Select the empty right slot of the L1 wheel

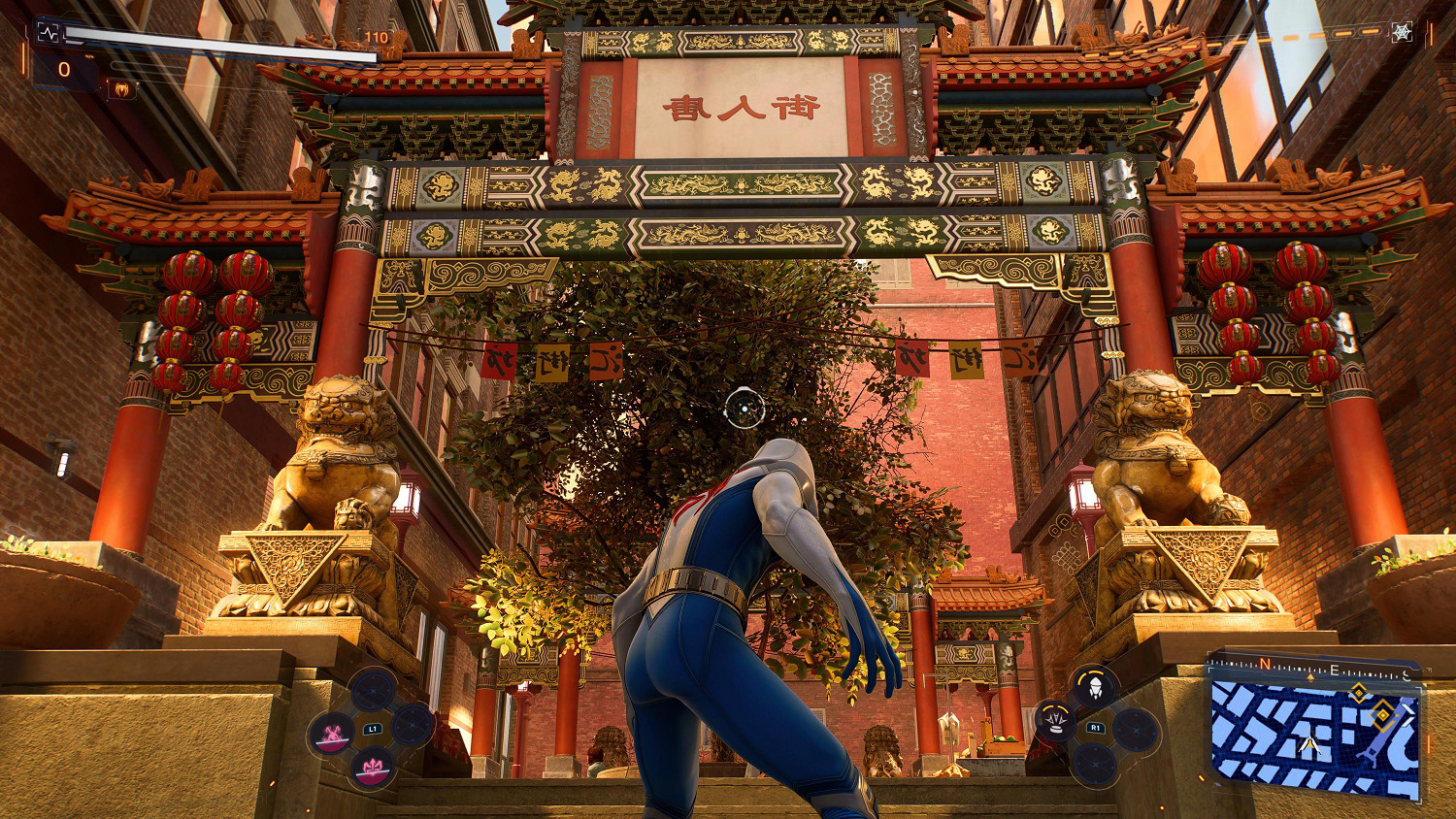(x=413, y=725)
